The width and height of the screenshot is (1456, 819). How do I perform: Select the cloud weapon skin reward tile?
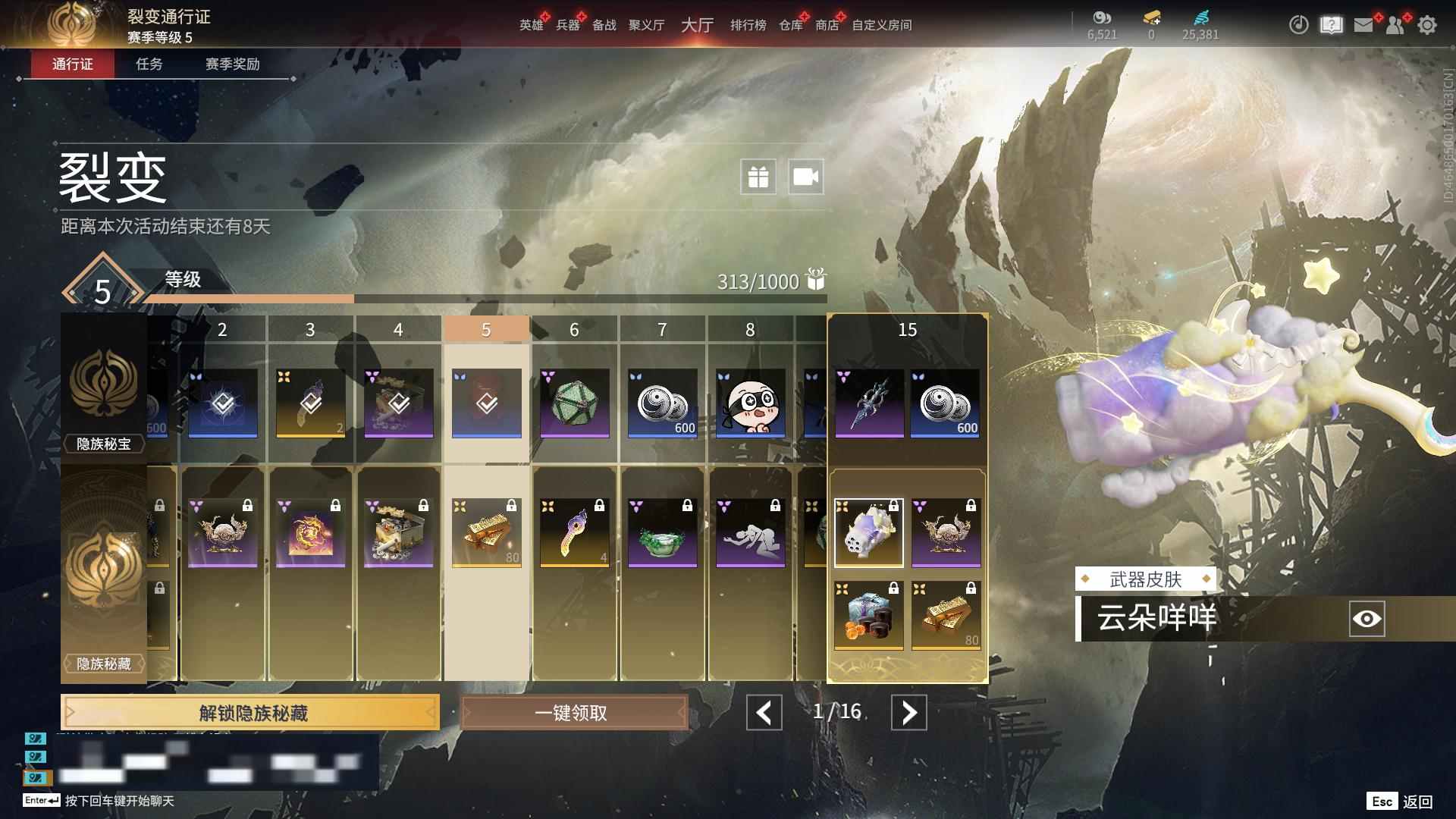[x=868, y=532]
